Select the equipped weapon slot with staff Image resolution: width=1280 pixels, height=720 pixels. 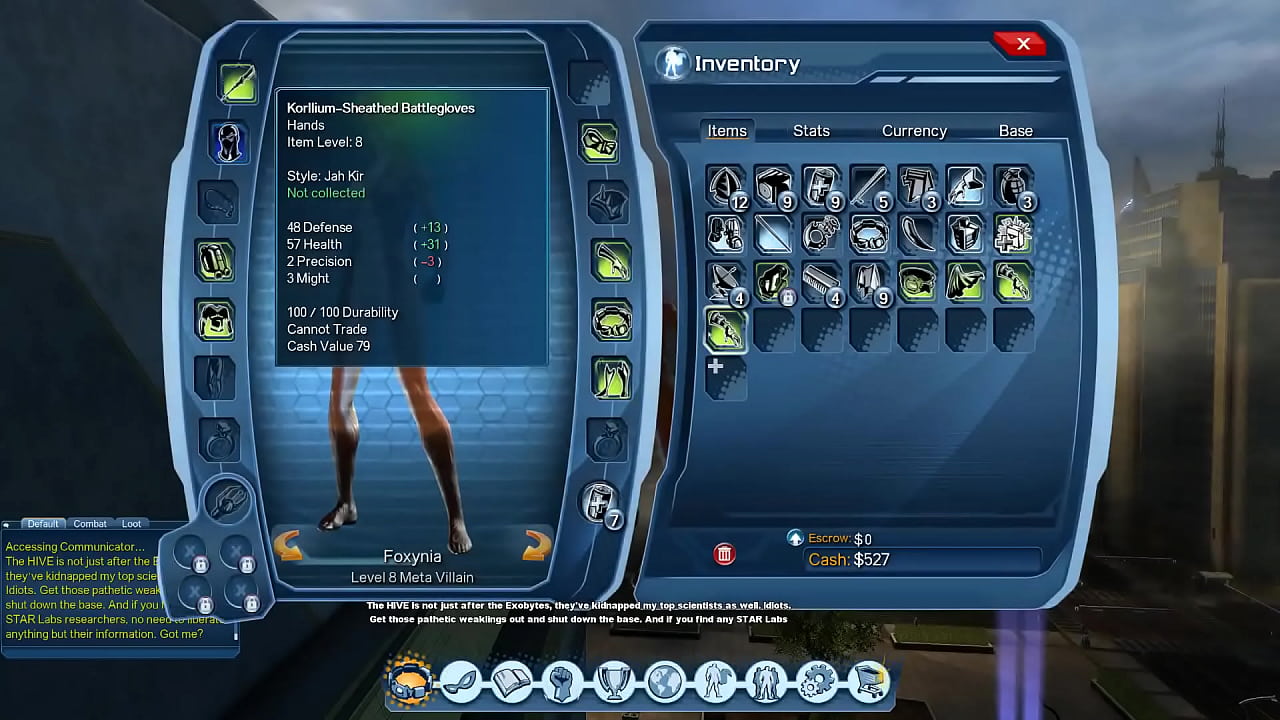pos(238,84)
